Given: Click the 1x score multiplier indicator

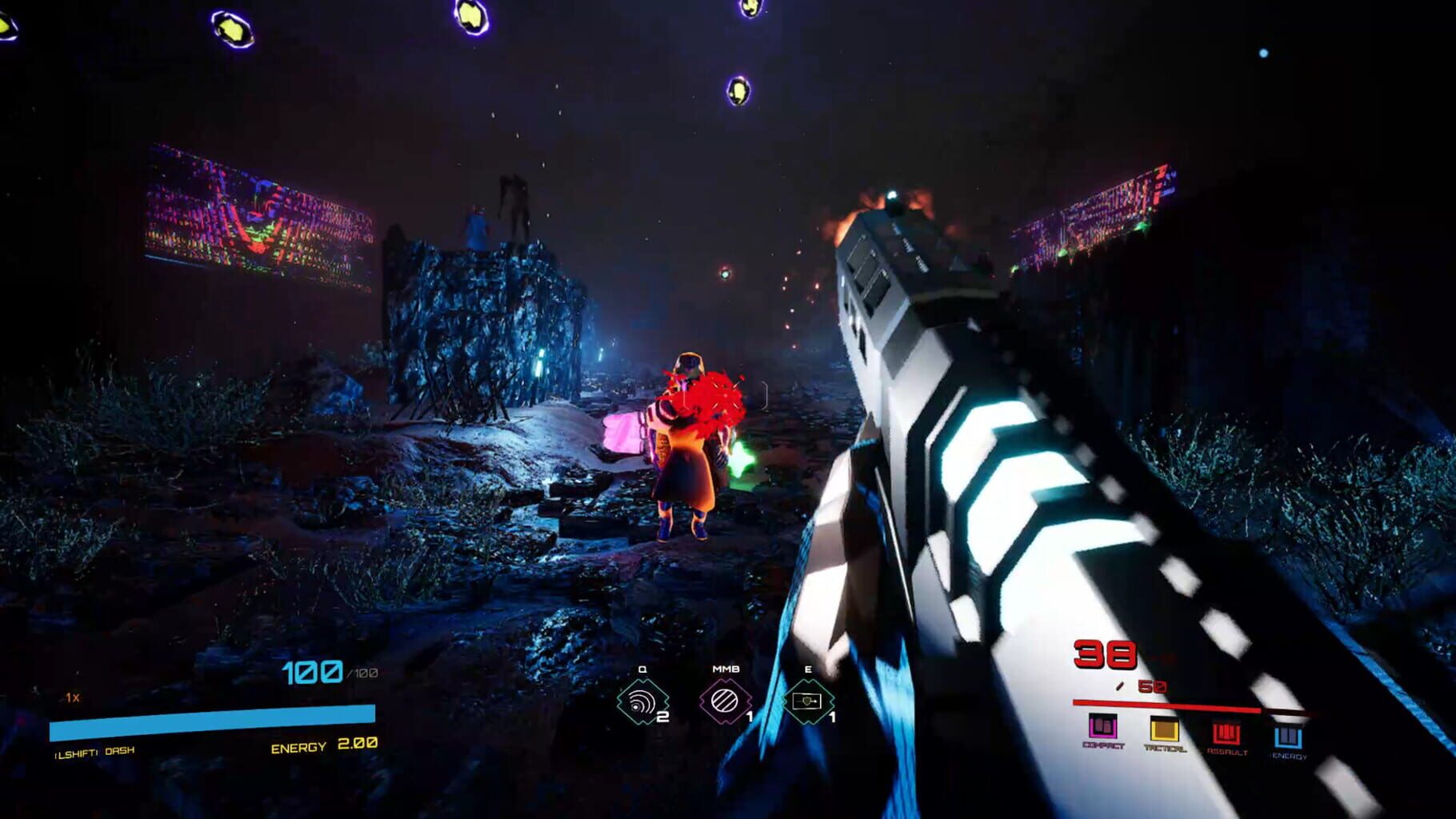Looking at the screenshot, I should [70, 698].
